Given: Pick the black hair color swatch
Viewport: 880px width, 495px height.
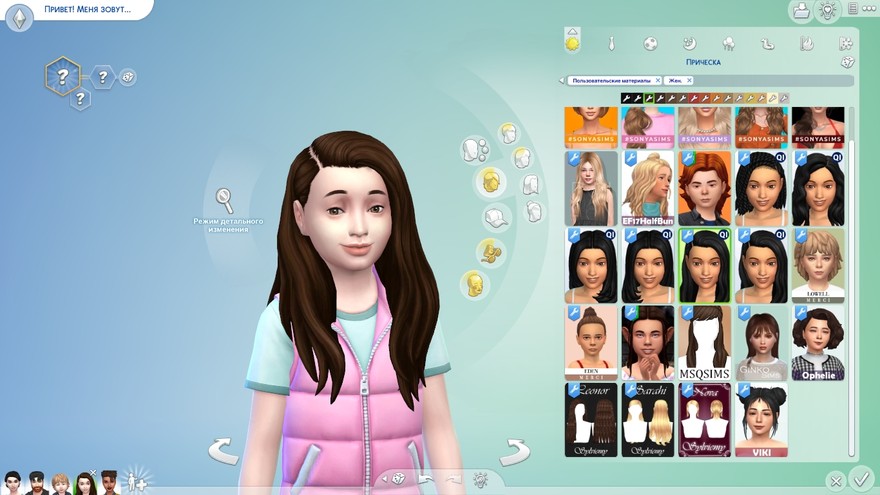Looking at the screenshot, I should pyautogui.click(x=627, y=98).
